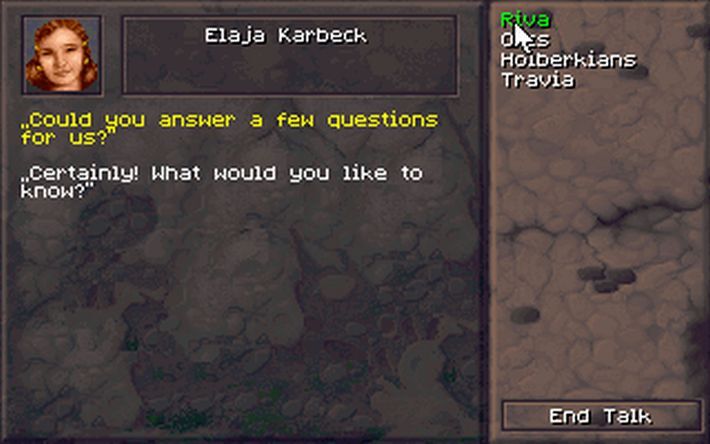
Task: Ask about the Riva topic
Action: pyautogui.click(x=524, y=19)
